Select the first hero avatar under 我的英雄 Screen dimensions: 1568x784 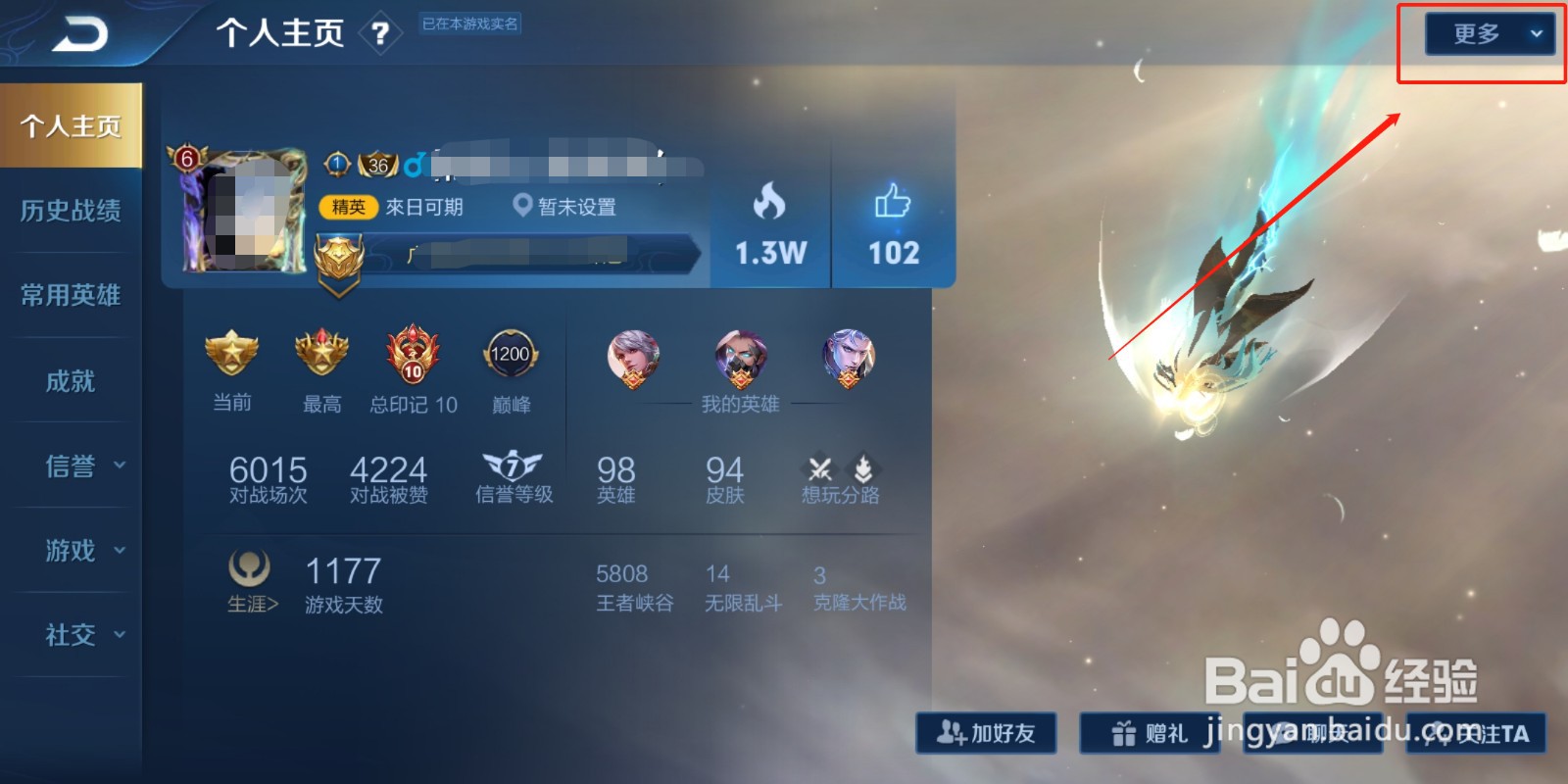click(x=633, y=358)
